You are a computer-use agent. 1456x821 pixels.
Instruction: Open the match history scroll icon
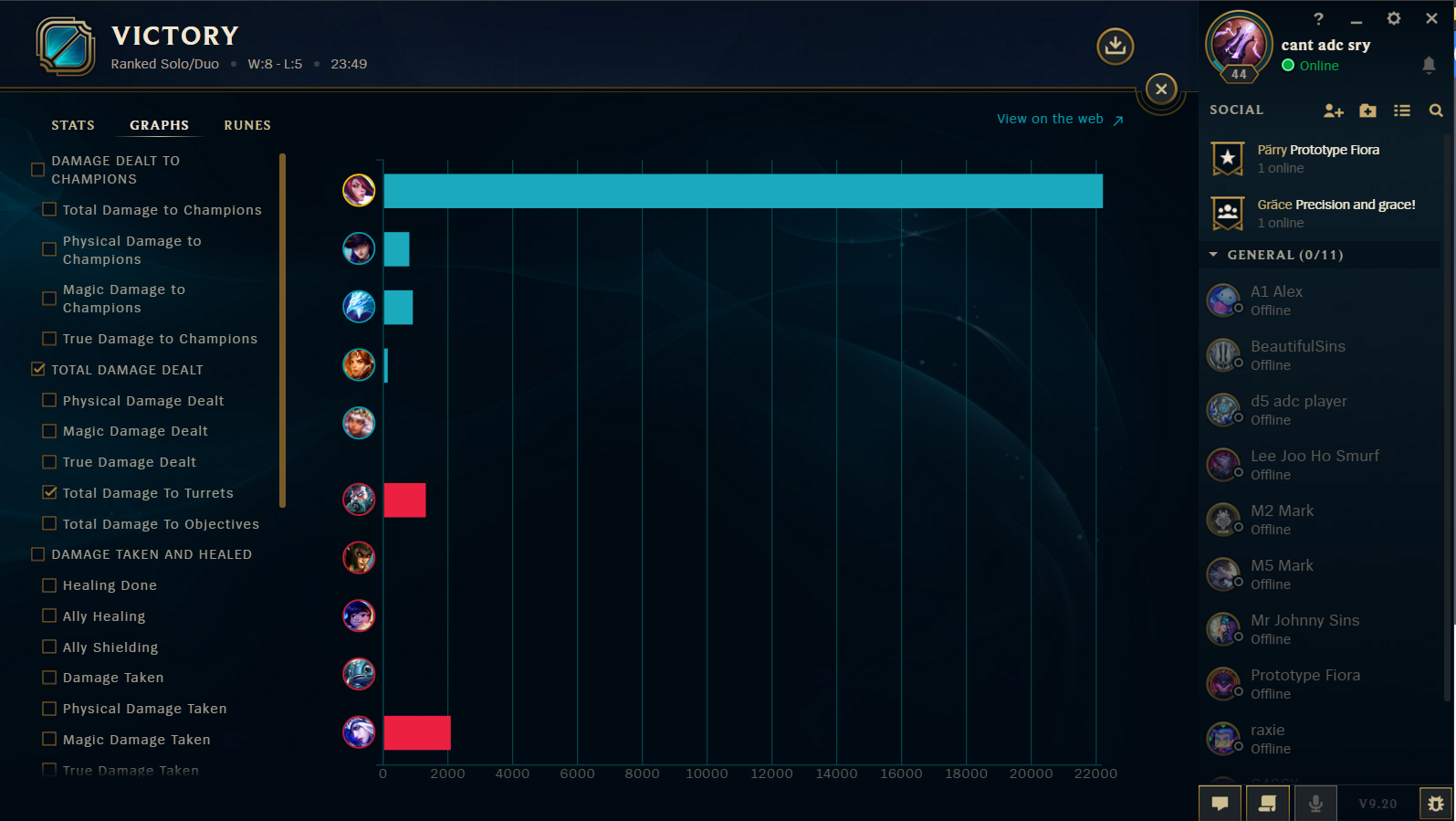tap(1267, 804)
